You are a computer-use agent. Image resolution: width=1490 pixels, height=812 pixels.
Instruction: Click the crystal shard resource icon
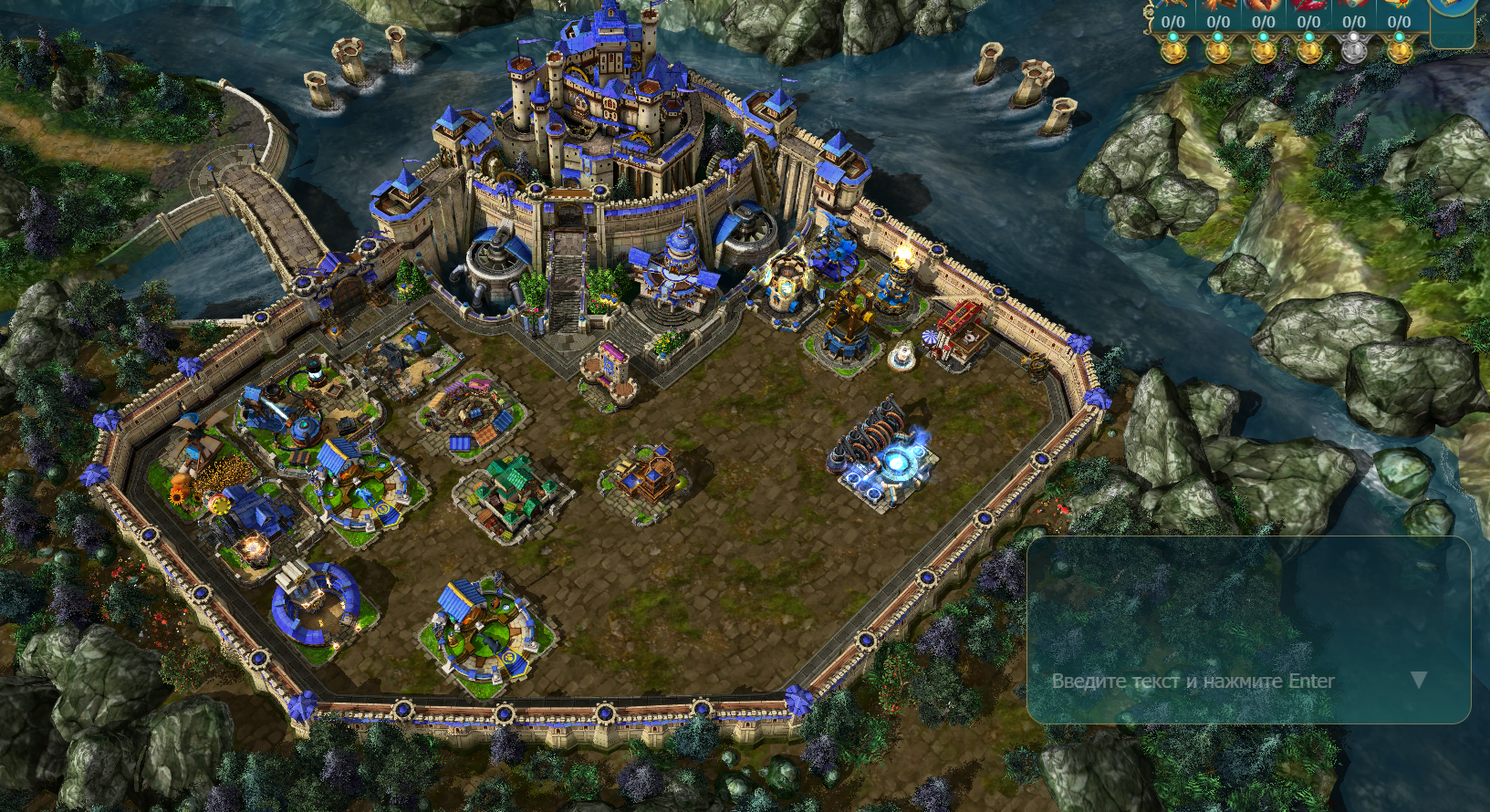[x=1309, y=5]
